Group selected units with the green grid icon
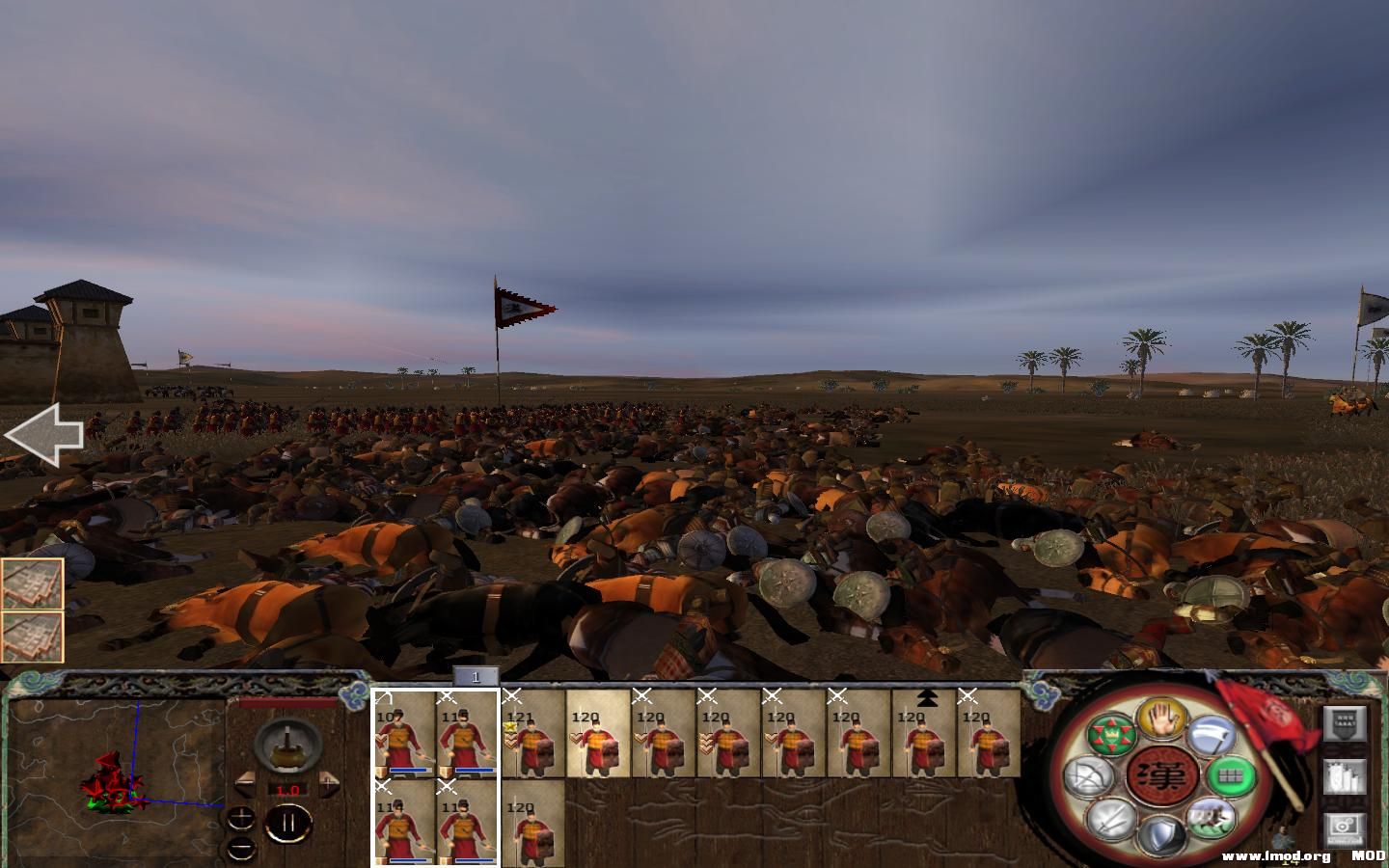Image resolution: width=1389 pixels, height=868 pixels. click(1232, 774)
